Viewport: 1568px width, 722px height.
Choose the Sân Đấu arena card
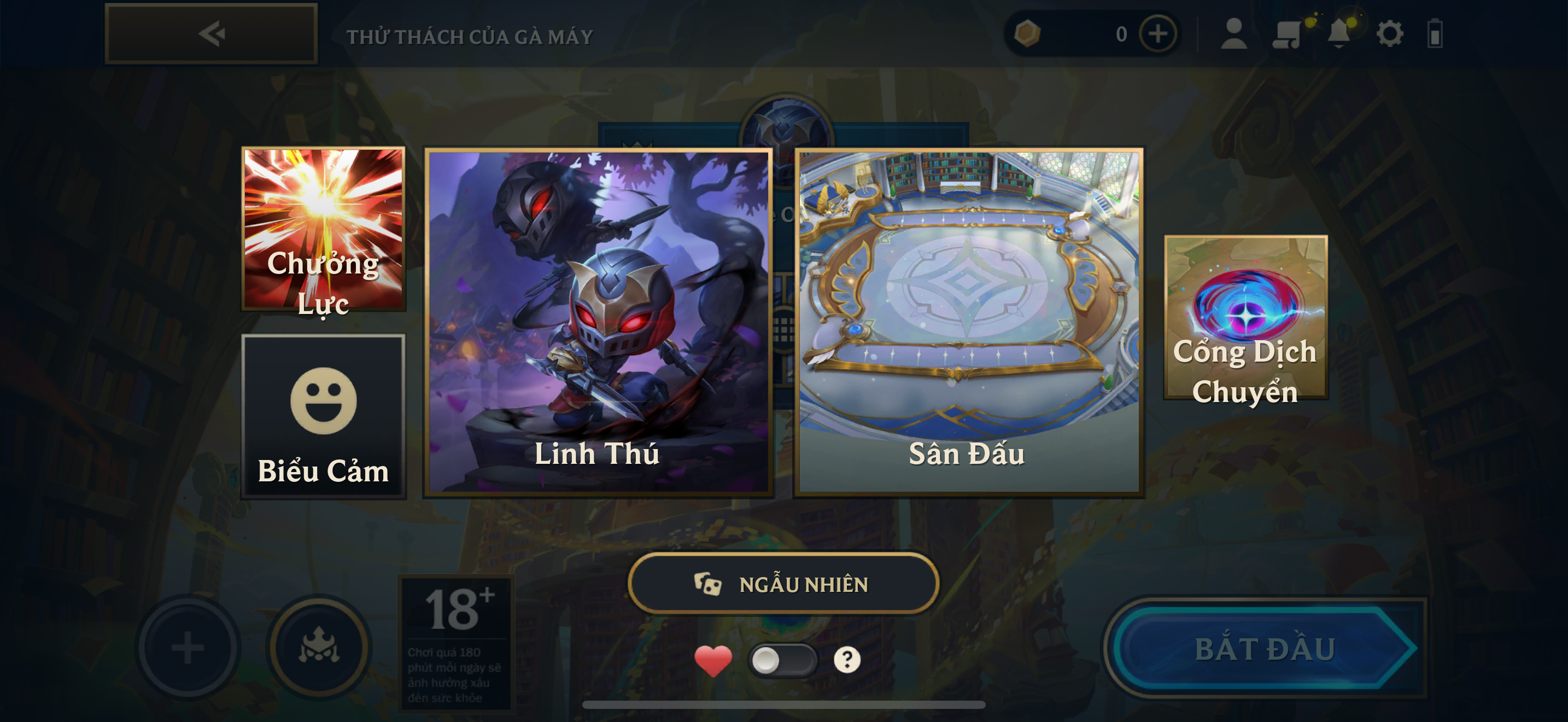click(x=968, y=322)
